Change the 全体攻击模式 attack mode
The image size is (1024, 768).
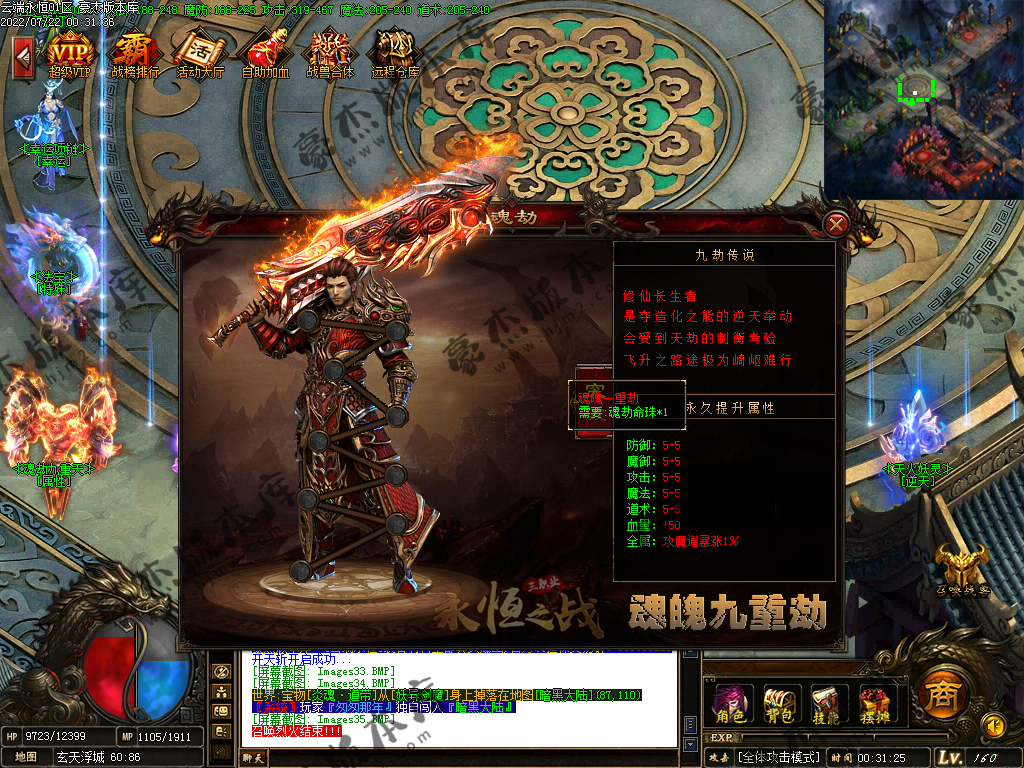click(x=779, y=757)
